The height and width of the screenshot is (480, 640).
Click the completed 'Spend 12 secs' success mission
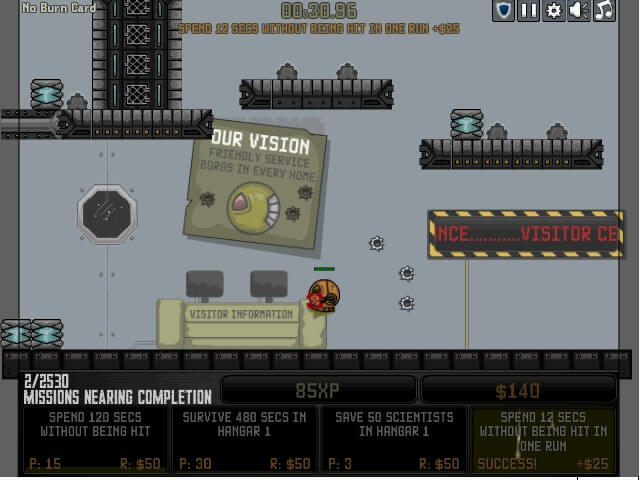[543, 439]
